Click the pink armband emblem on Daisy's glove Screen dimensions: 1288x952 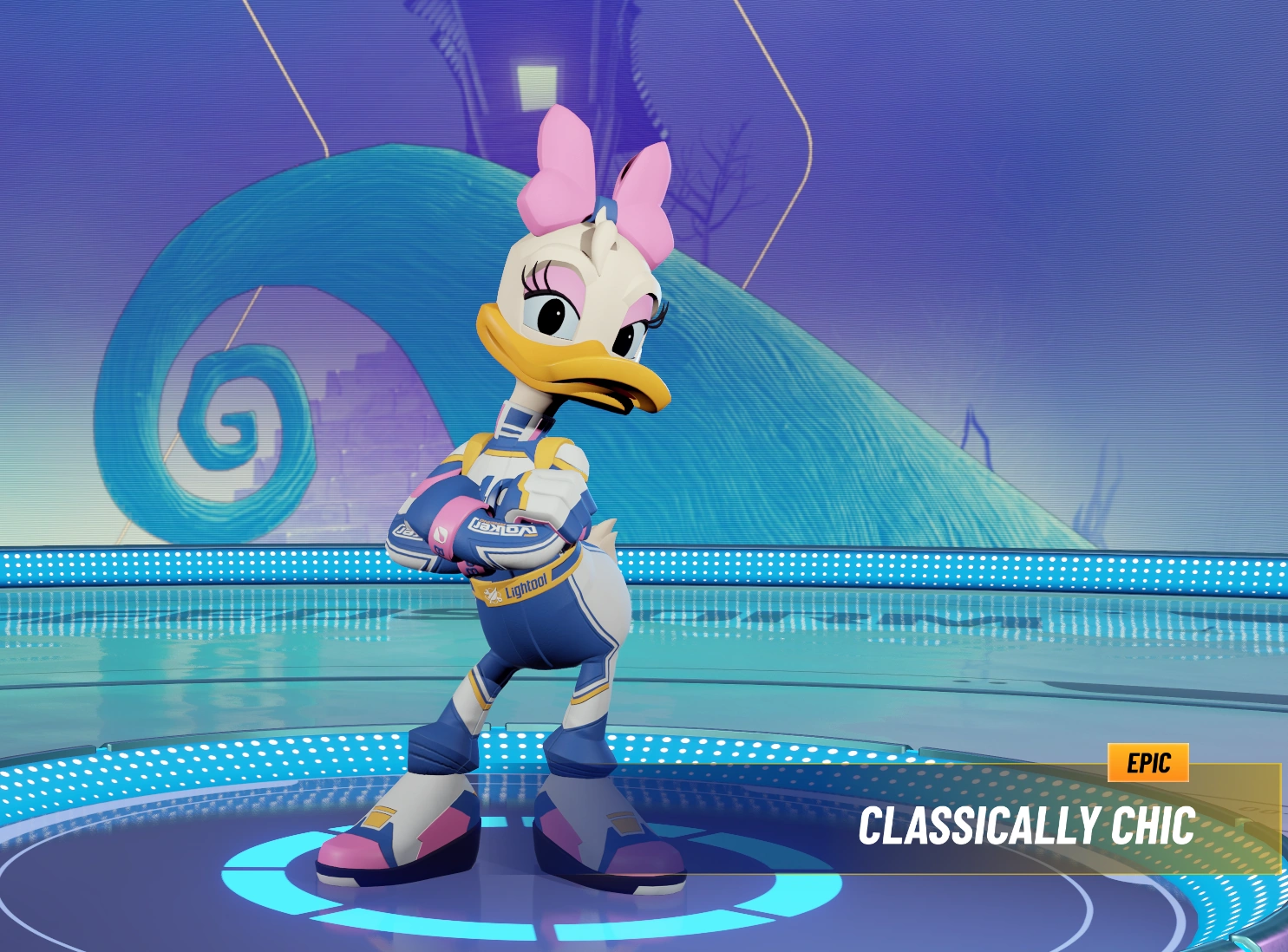(x=441, y=533)
